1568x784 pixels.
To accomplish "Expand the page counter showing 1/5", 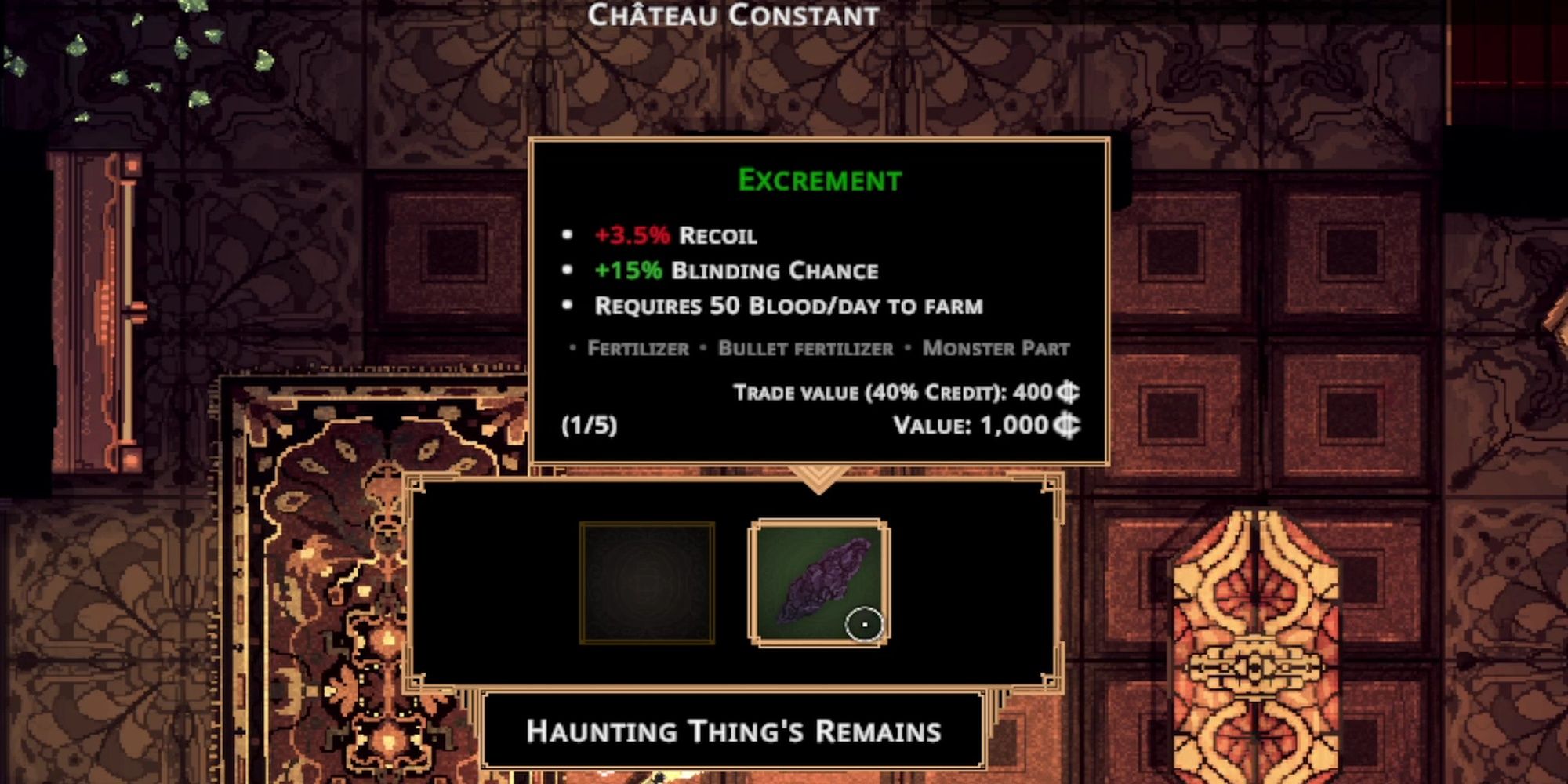I will click(588, 426).
